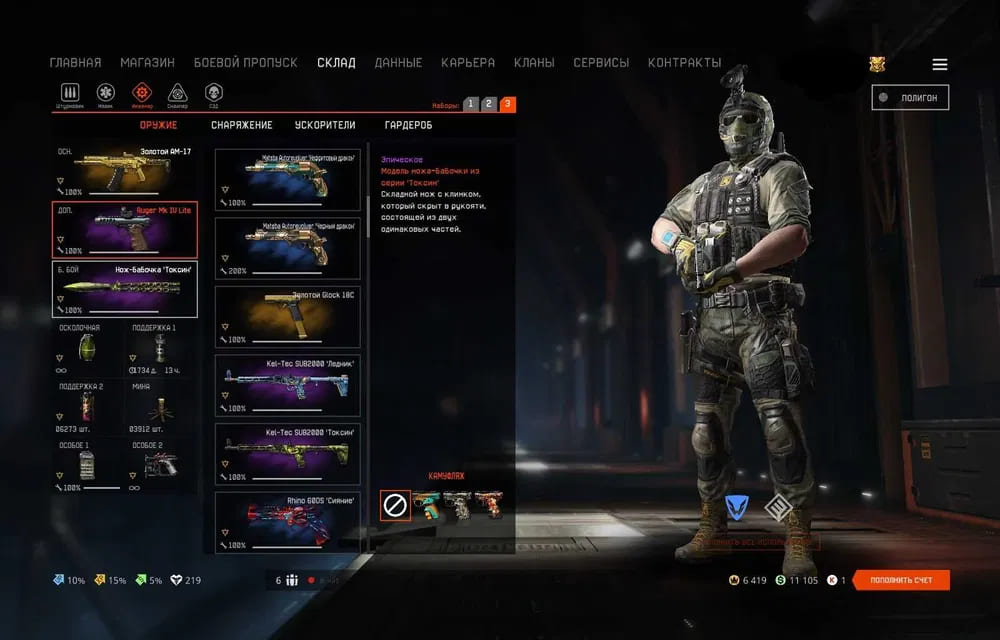Go to the Боевой пропуск section
Viewport: 1000px width, 640px height.
click(245, 63)
